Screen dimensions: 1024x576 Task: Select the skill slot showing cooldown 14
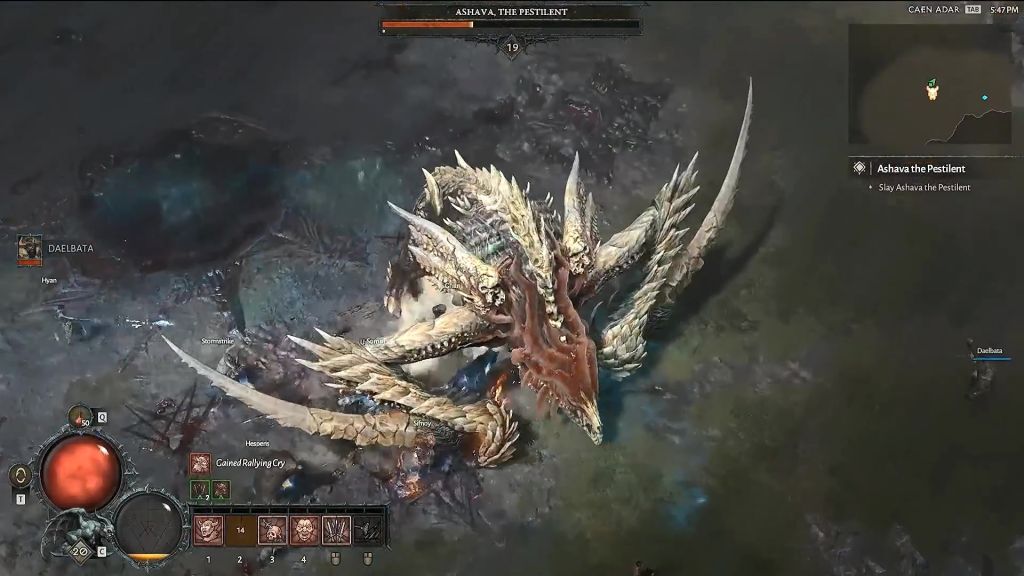(x=240, y=530)
